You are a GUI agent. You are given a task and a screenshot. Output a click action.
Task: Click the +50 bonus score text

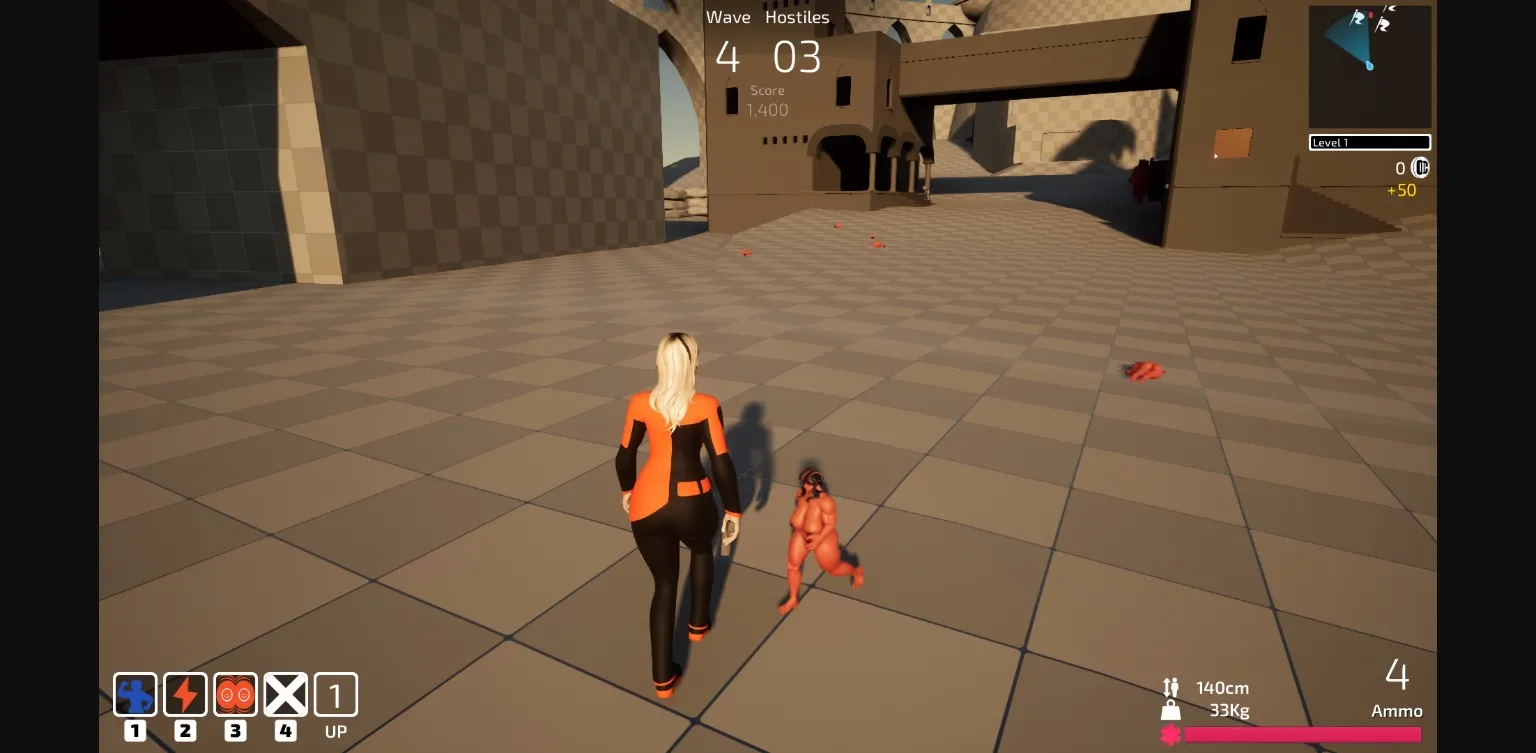pos(1402,190)
